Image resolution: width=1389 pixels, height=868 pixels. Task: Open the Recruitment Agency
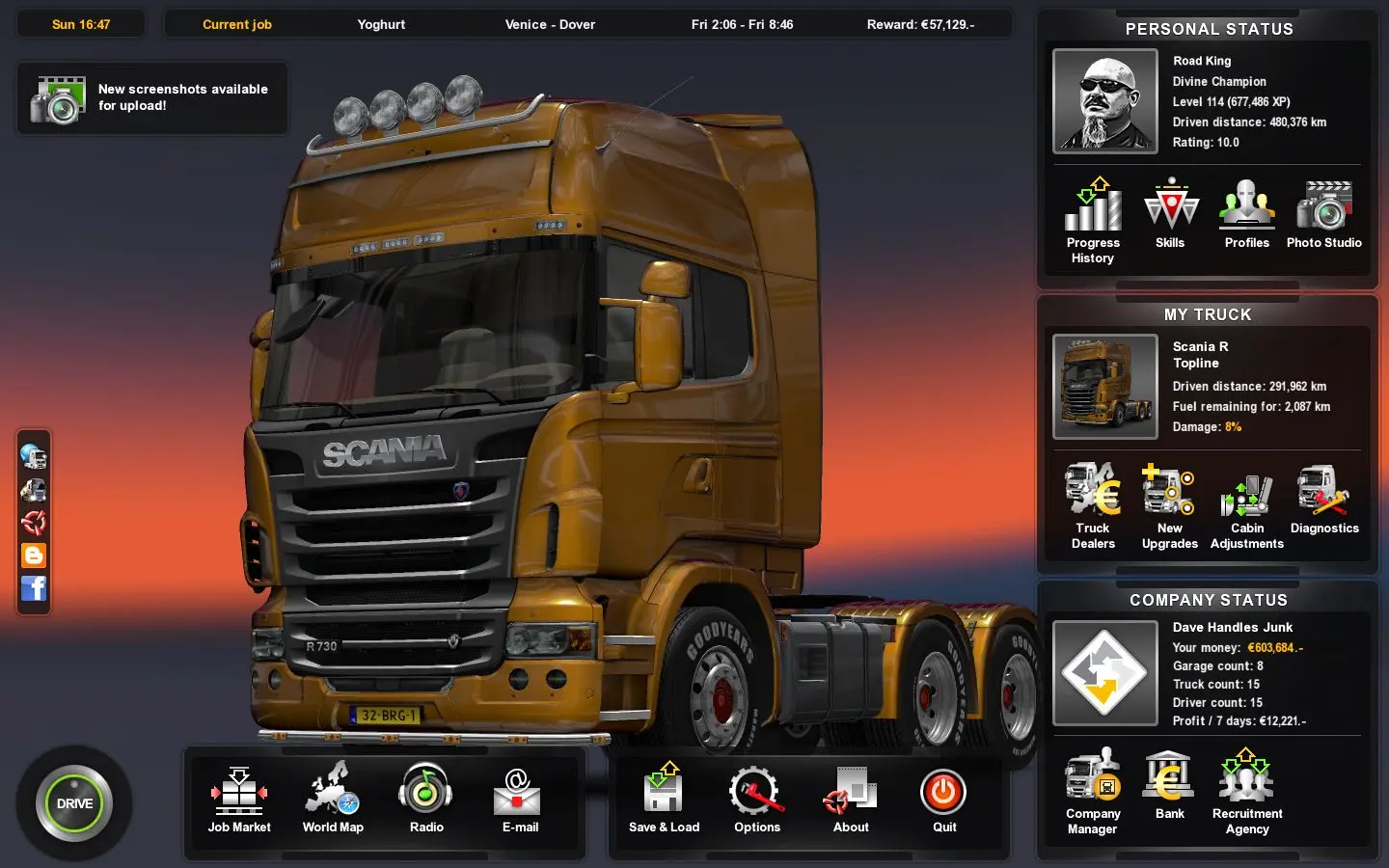(x=1247, y=790)
